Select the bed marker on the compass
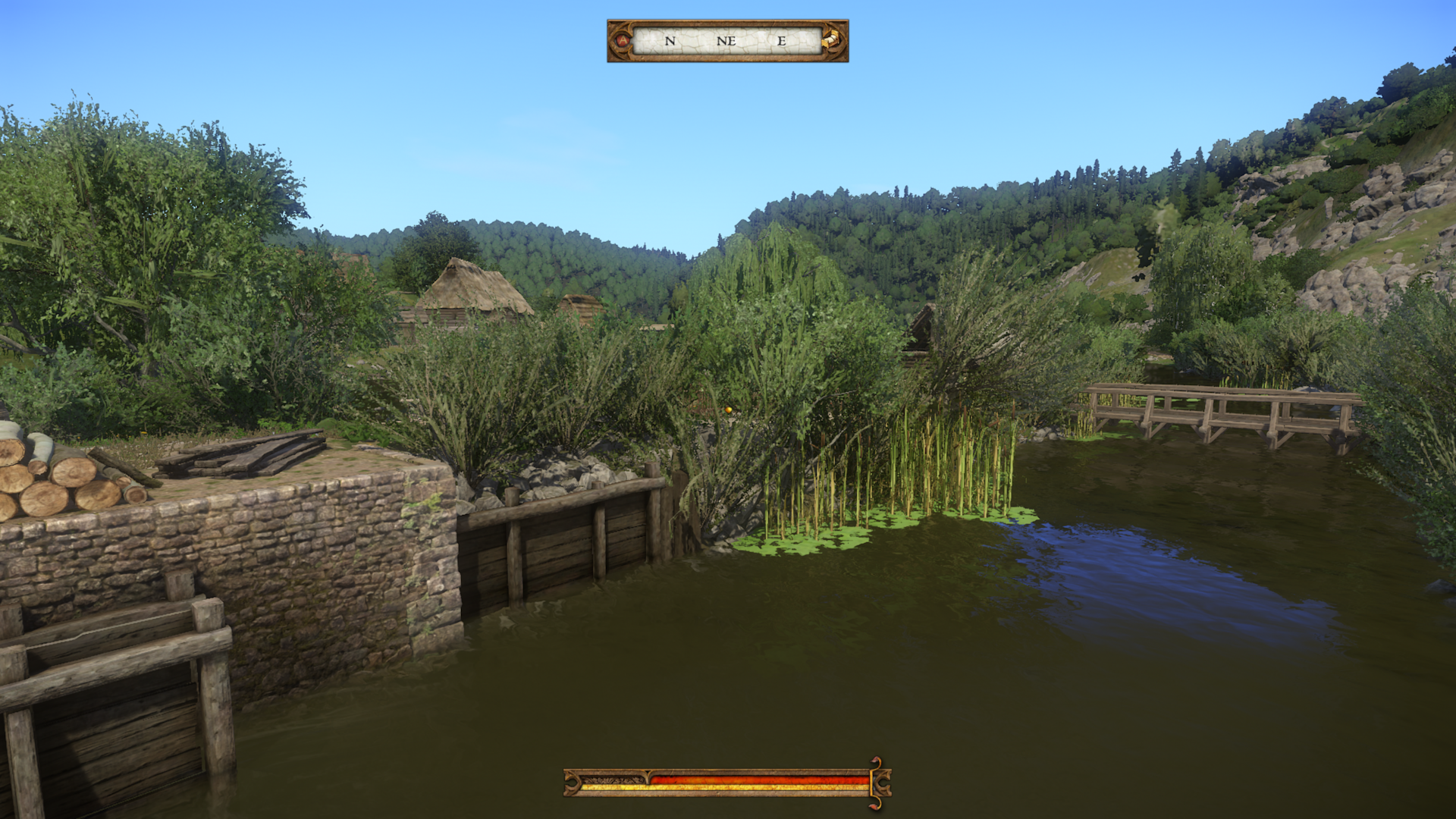The image size is (1456, 819). point(832,40)
